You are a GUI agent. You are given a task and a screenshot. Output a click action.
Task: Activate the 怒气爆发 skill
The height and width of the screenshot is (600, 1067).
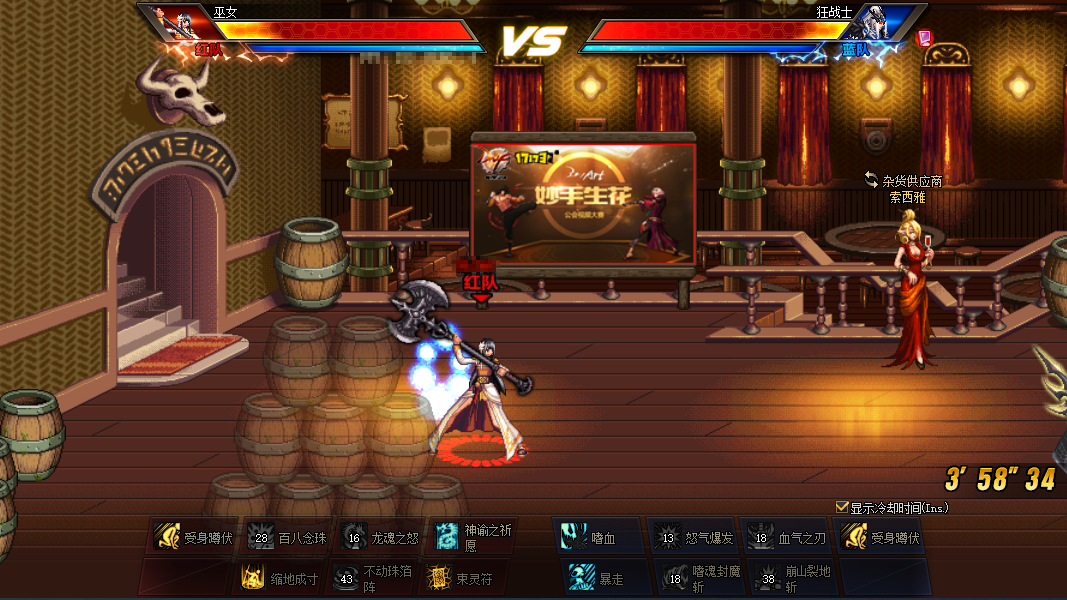(669, 538)
